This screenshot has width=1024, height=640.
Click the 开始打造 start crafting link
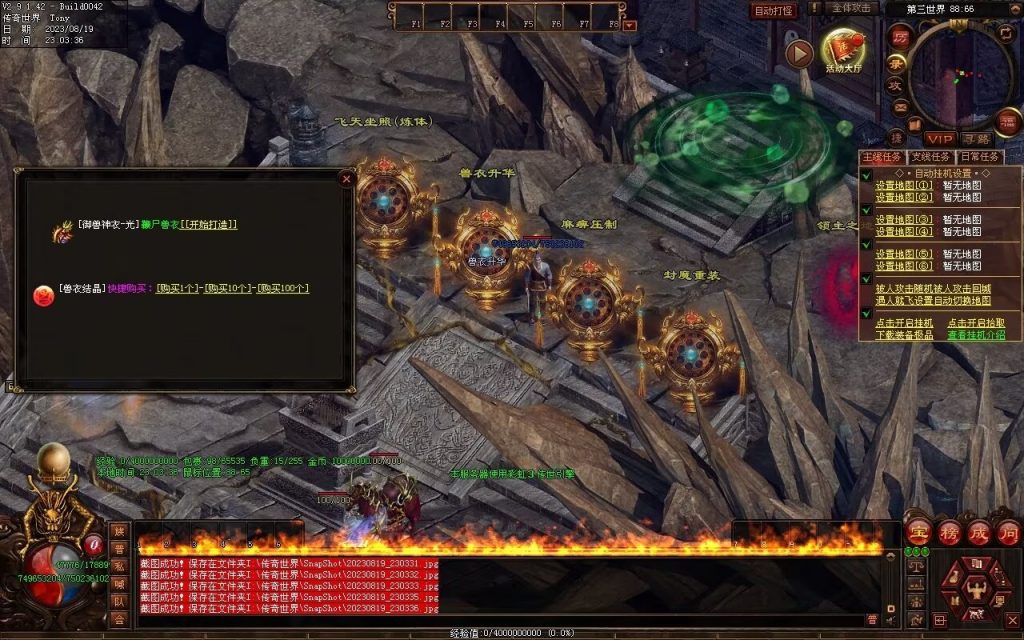(x=210, y=225)
